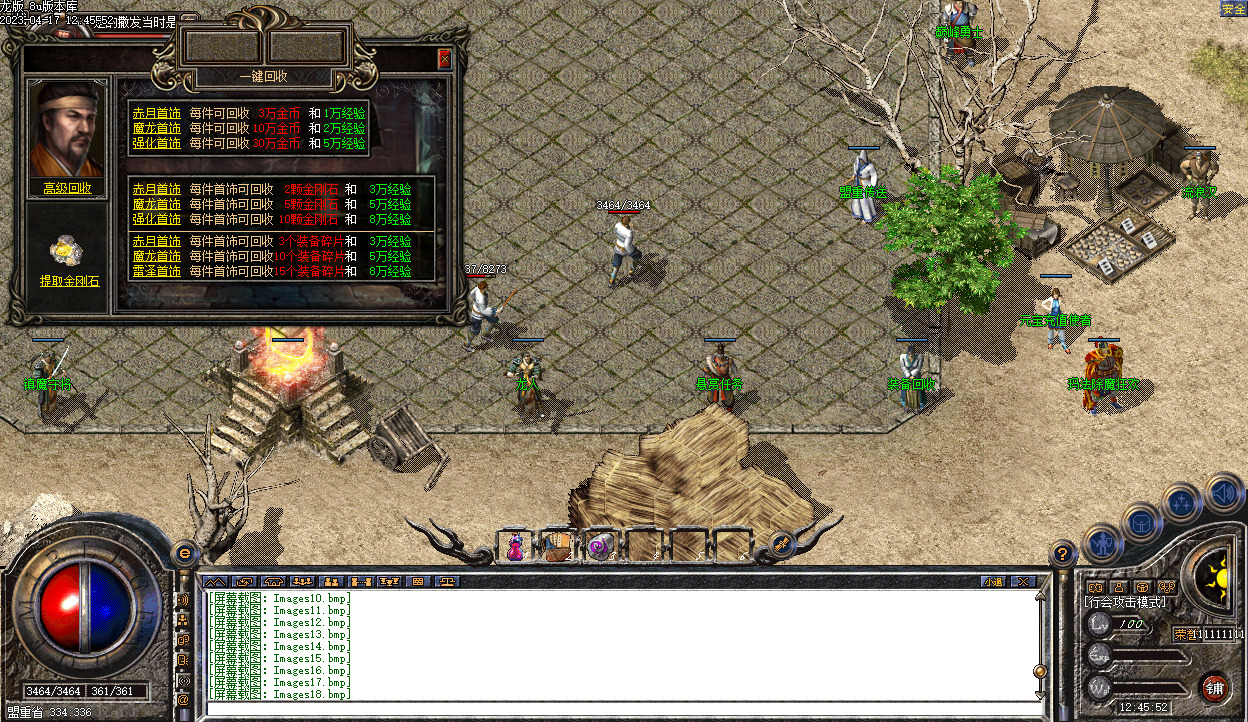The height and width of the screenshot is (722, 1248).
Task: Open the speaker sound button at top right
Action: click(1224, 493)
